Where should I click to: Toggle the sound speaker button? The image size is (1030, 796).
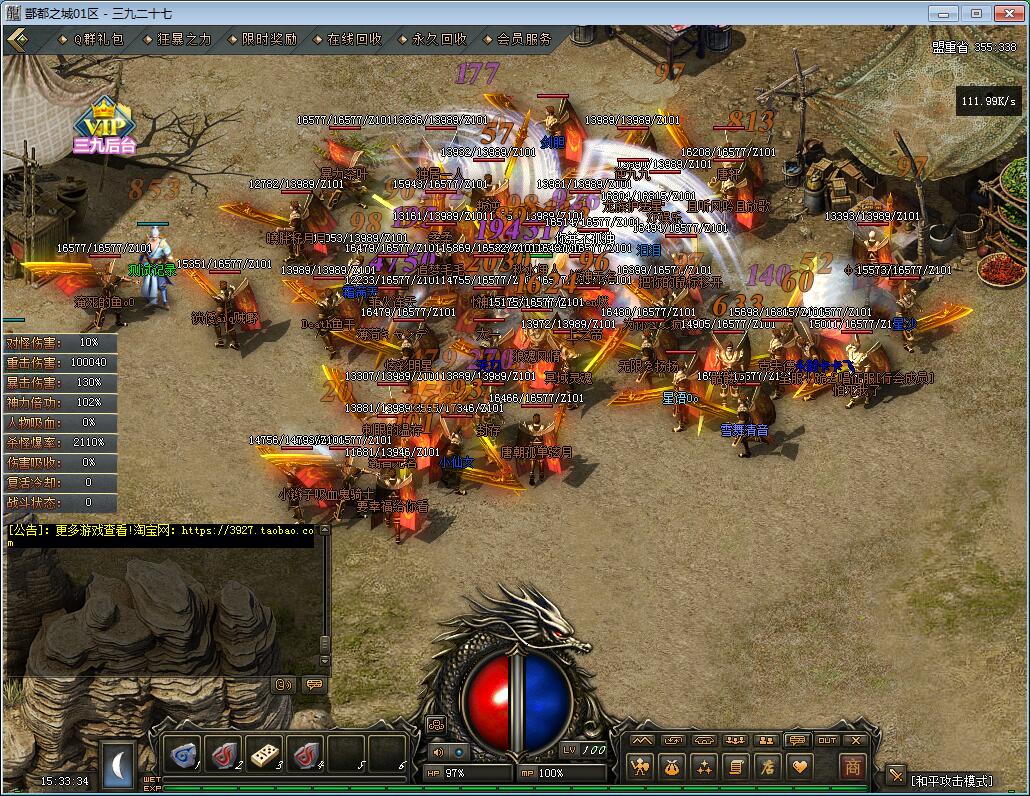point(438,752)
